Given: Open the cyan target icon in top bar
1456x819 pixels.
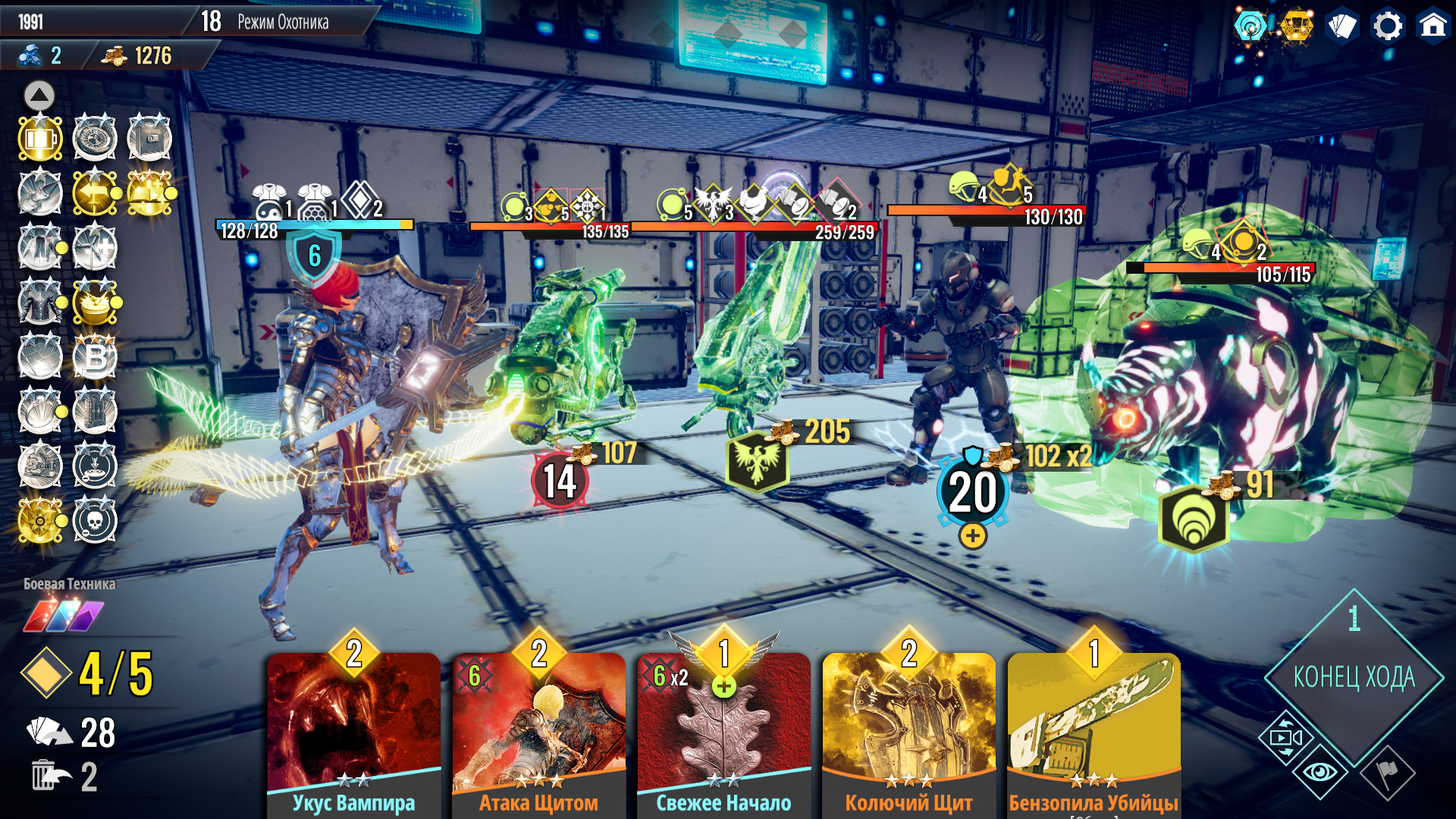Looking at the screenshot, I should click(x=1250, y=27).
